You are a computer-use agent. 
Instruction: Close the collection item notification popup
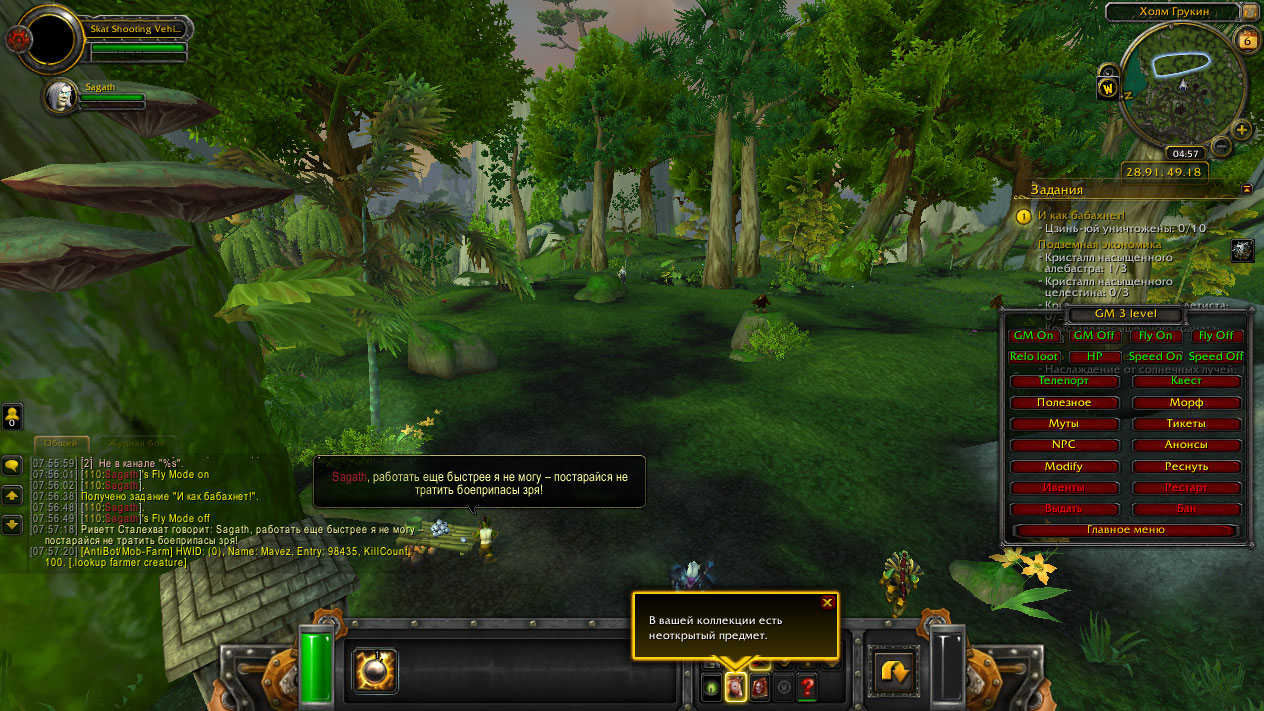coord(827,602)
